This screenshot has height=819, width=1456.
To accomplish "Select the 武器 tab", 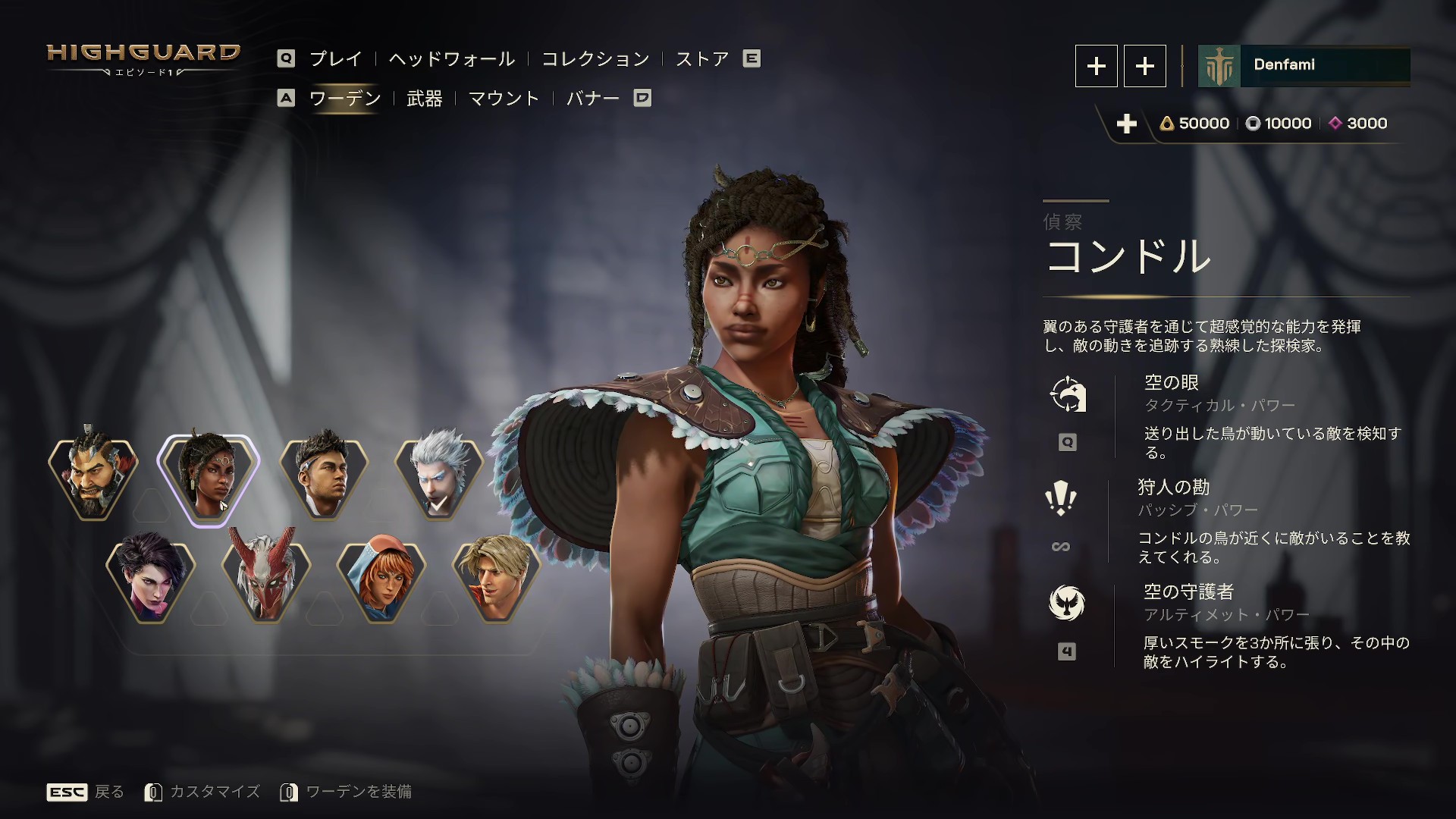I will (425, 99).
